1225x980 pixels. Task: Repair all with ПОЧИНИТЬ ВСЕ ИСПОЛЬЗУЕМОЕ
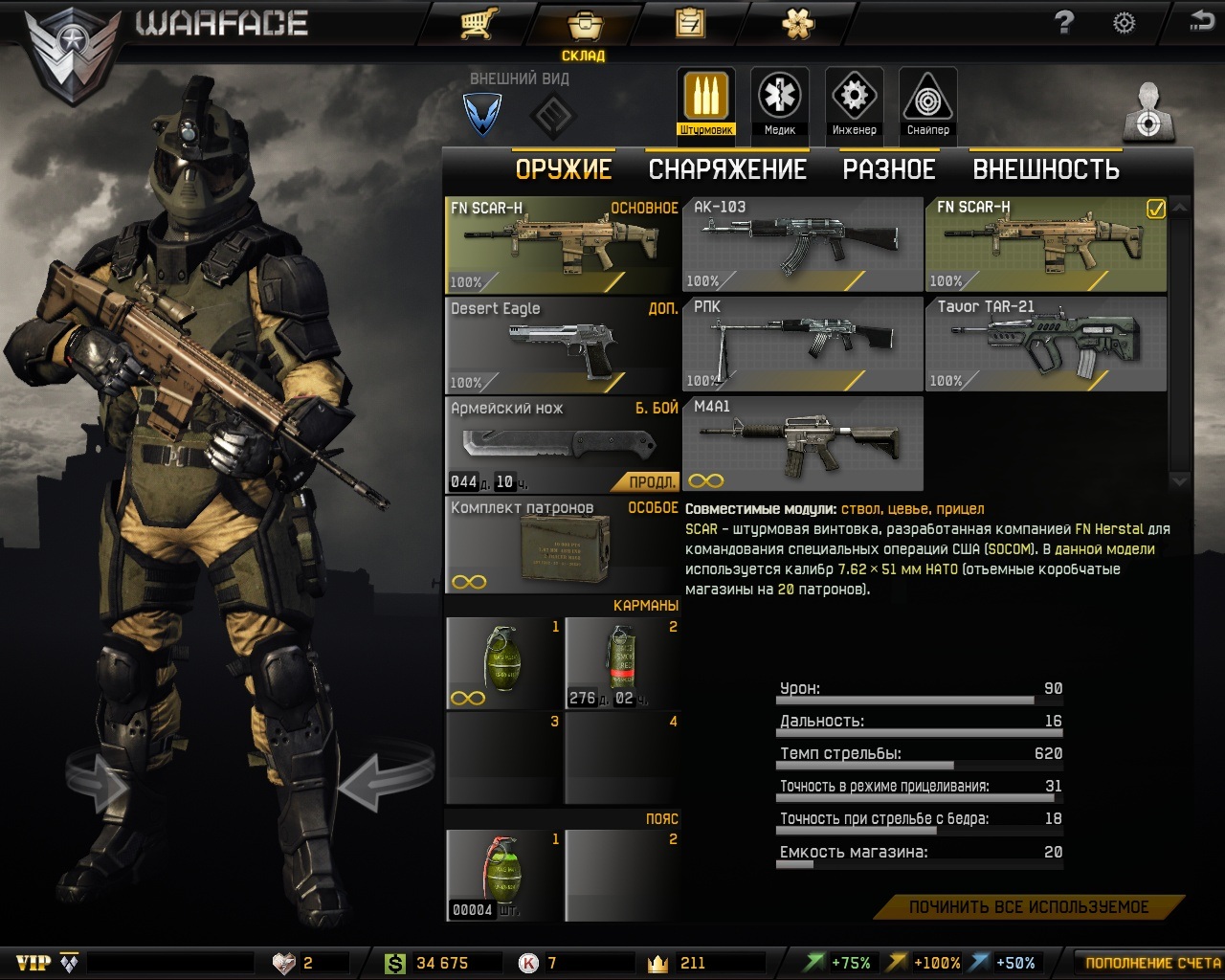coord(1029,906)
